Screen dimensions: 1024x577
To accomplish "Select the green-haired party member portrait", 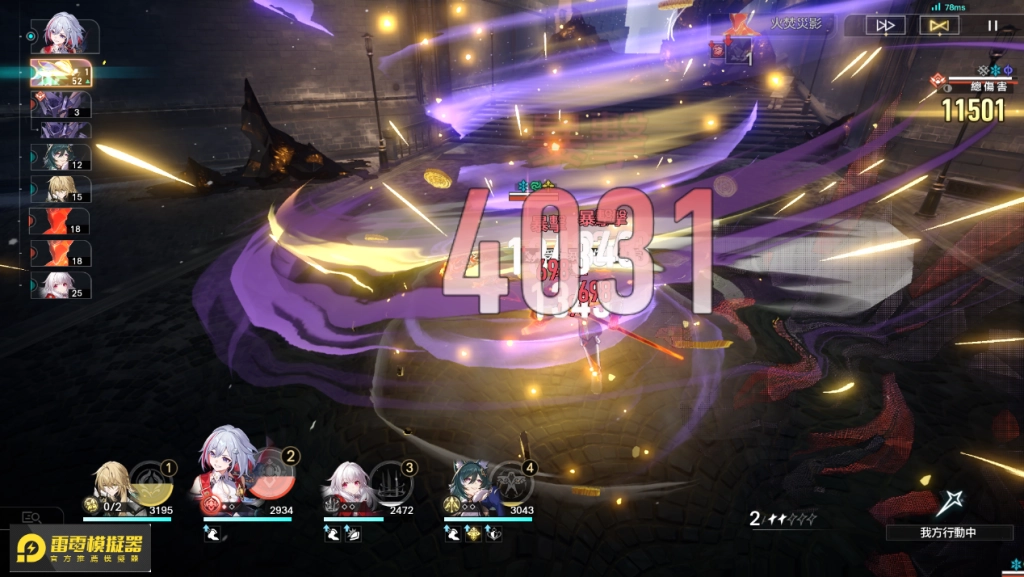I will click(468, 487).
